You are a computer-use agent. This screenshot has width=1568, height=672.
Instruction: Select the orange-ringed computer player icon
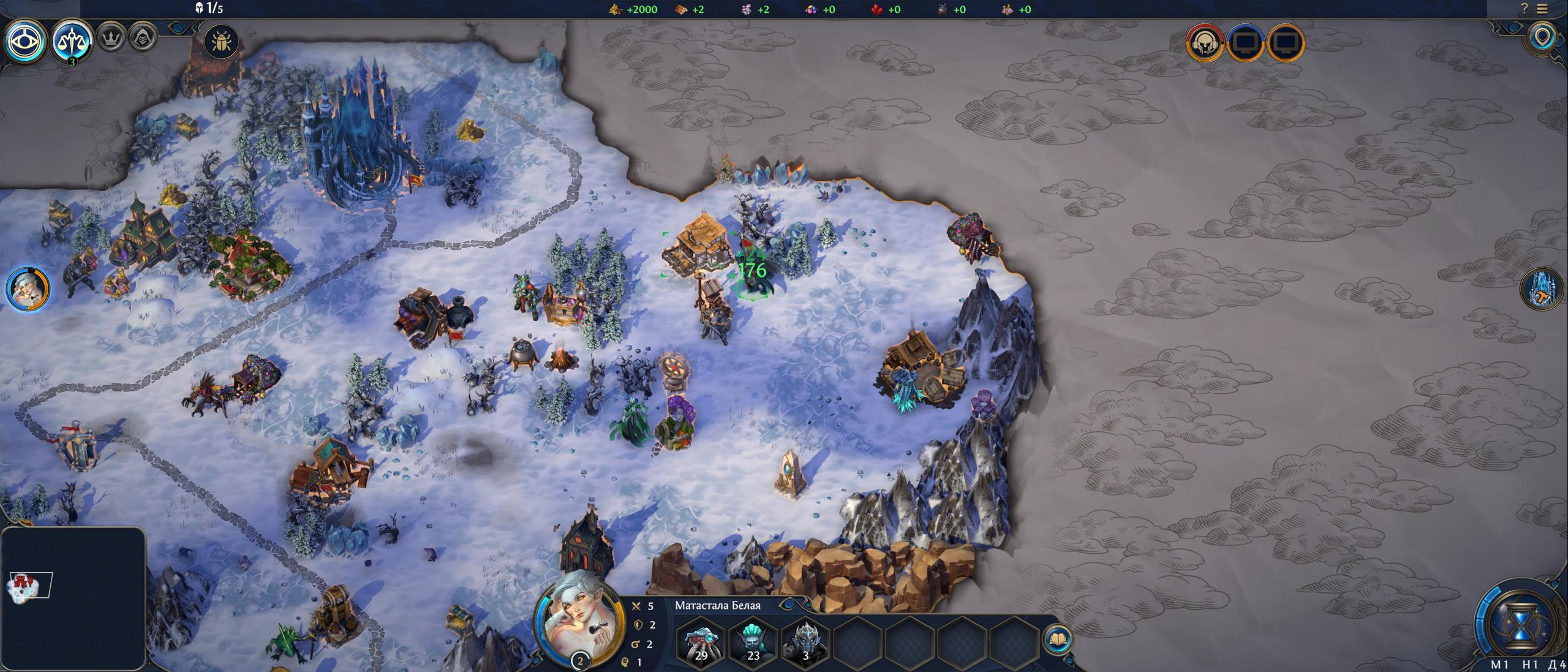point(1286,43)
